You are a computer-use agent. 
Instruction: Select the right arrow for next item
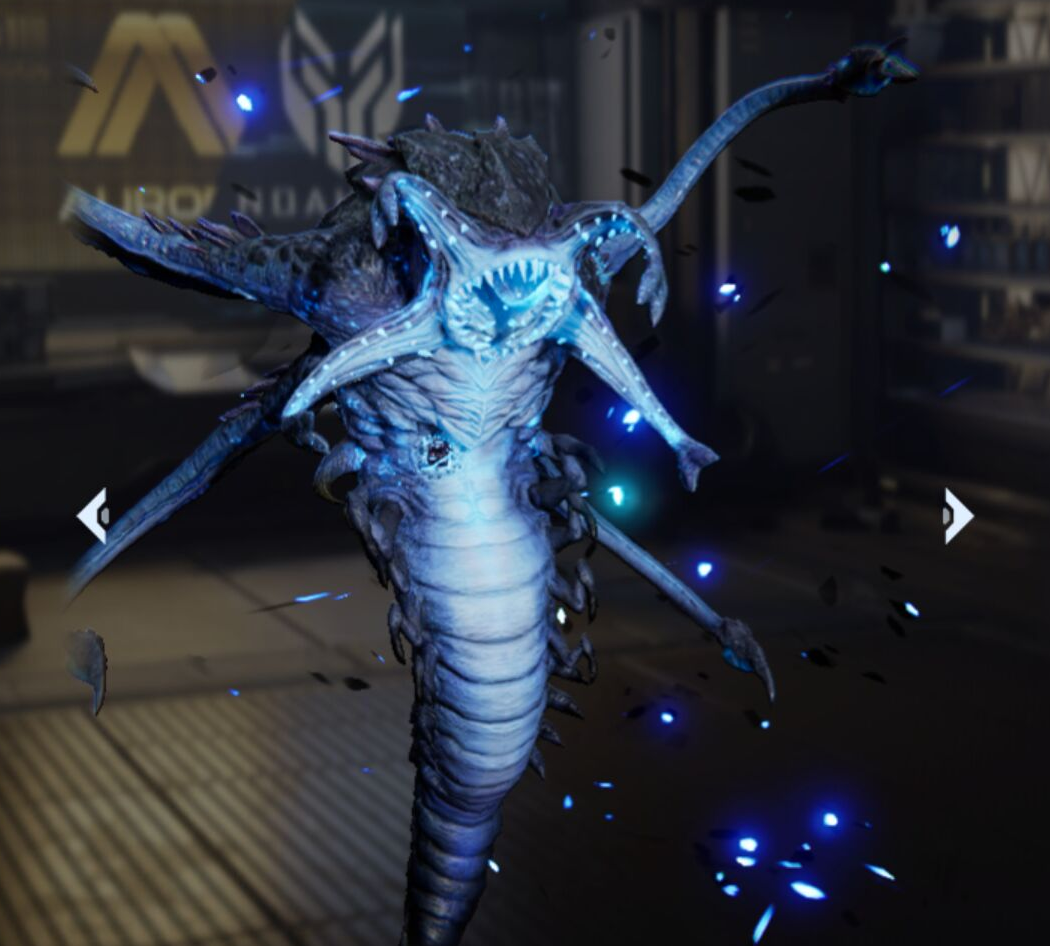click(x=957, y=516)
